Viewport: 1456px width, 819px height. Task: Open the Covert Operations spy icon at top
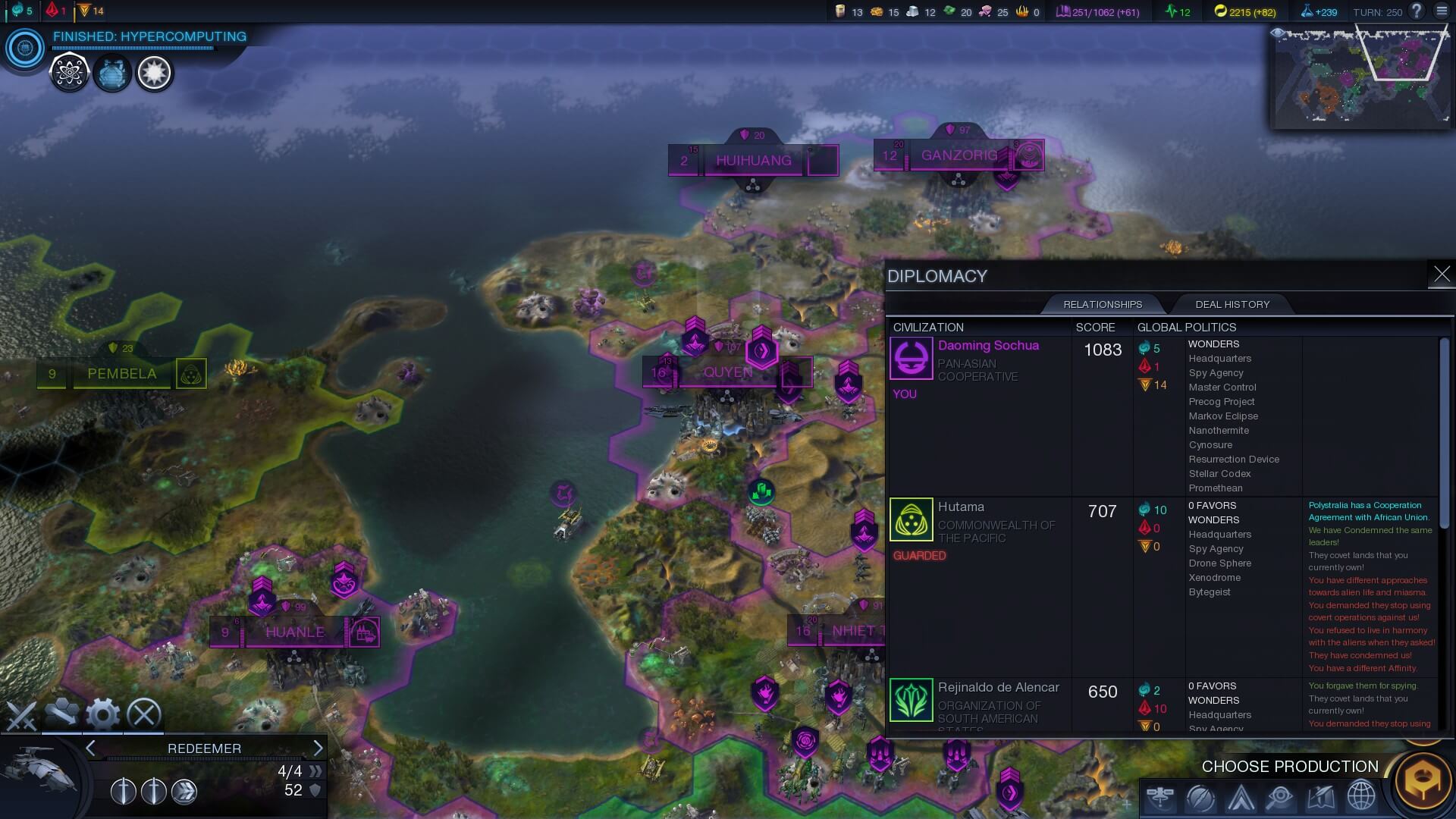point(112,73)
